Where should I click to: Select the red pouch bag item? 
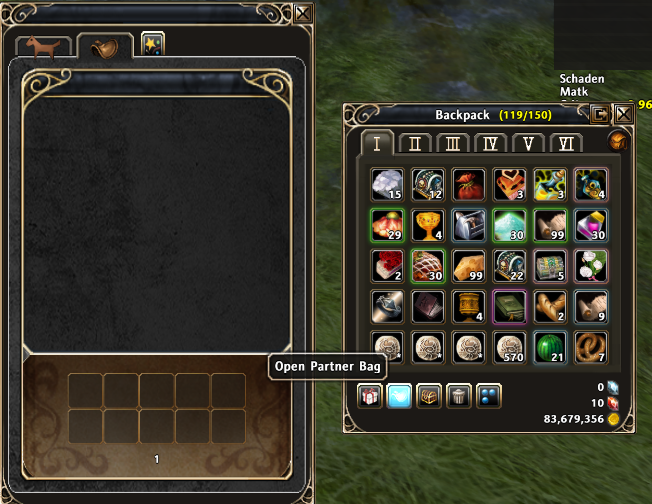[468, 184]
